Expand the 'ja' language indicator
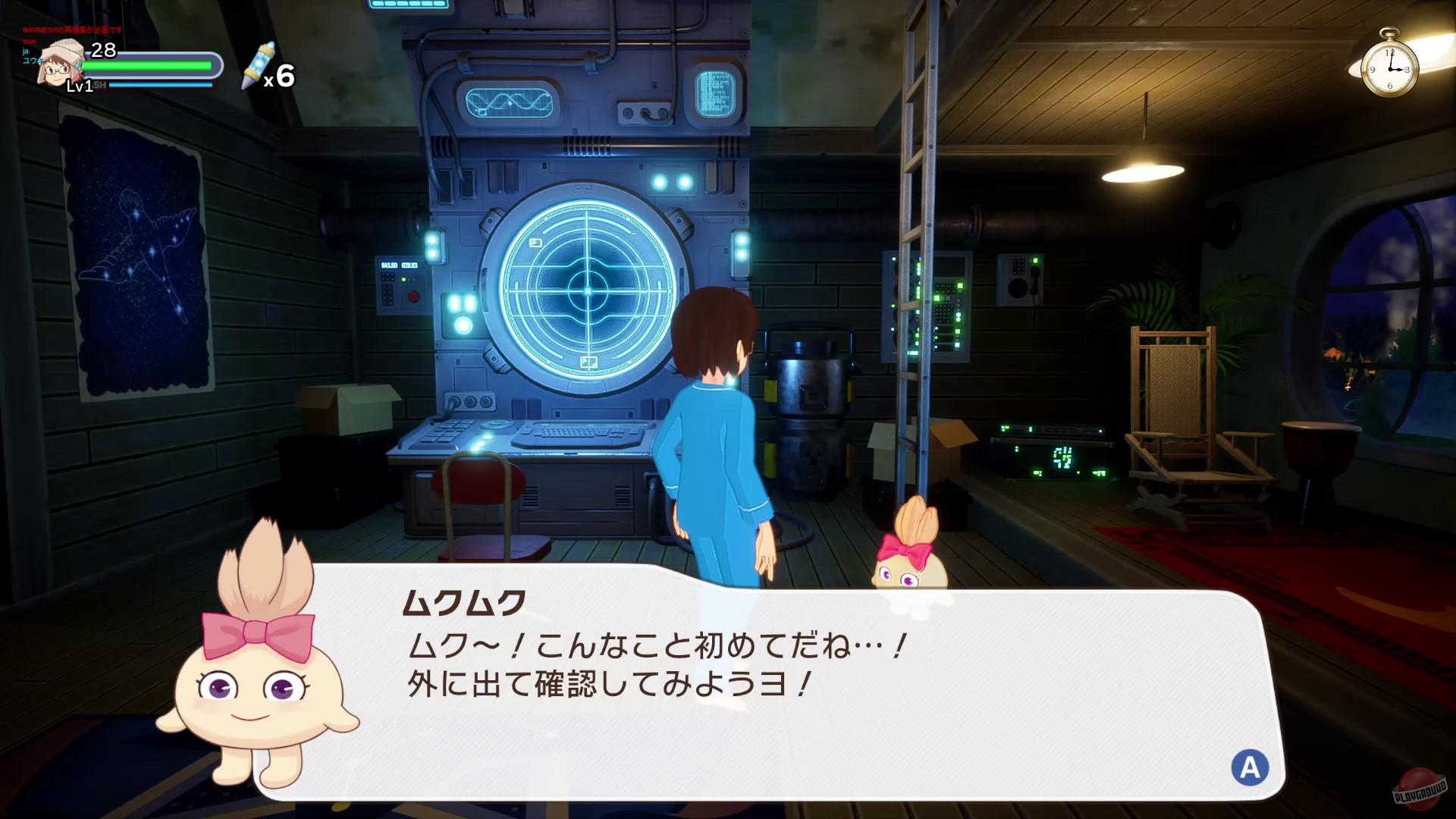Image resolution: width=1456 pixels, height=819 pixels. [25, 52]
